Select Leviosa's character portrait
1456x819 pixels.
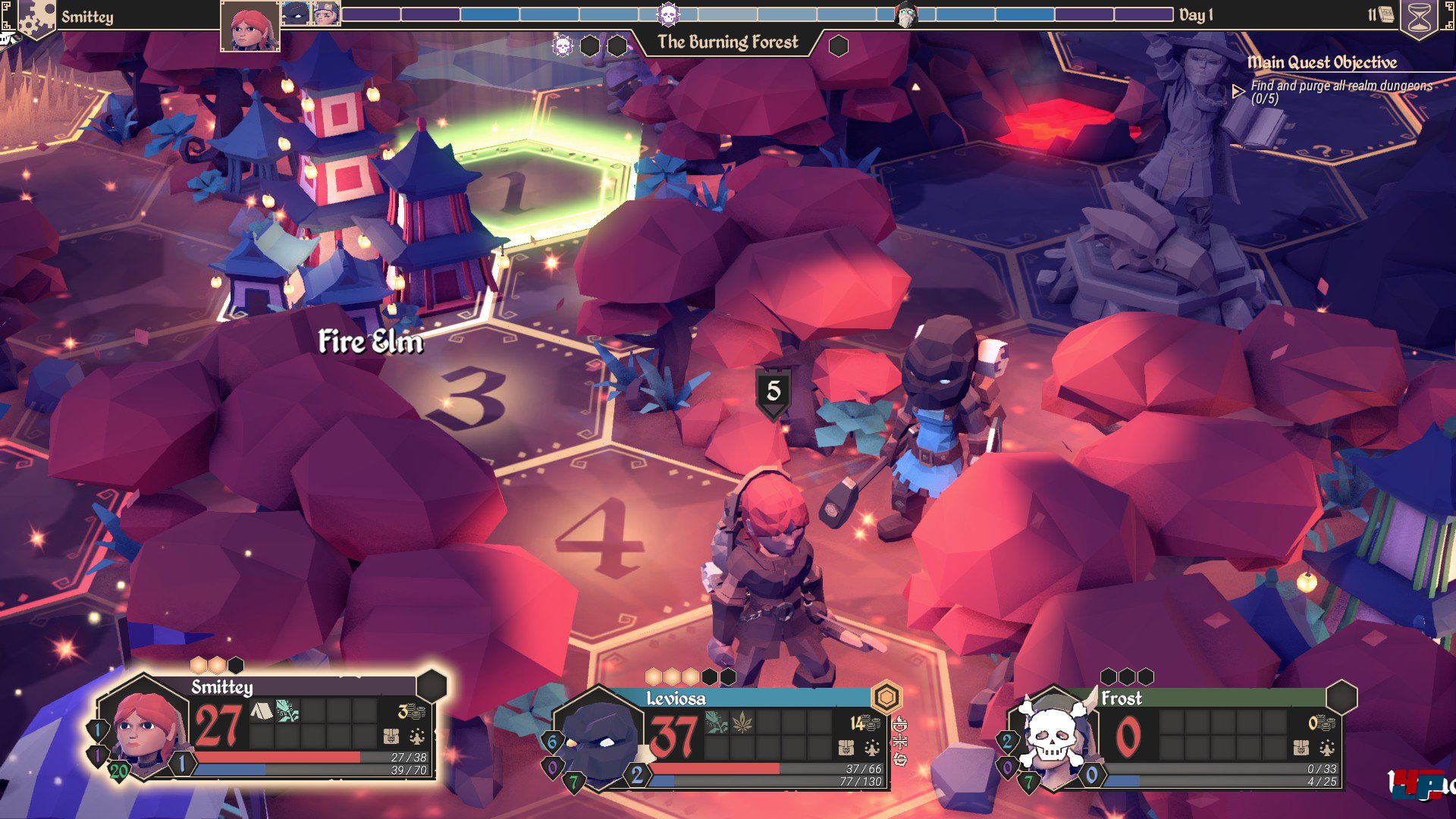(599, 739)
